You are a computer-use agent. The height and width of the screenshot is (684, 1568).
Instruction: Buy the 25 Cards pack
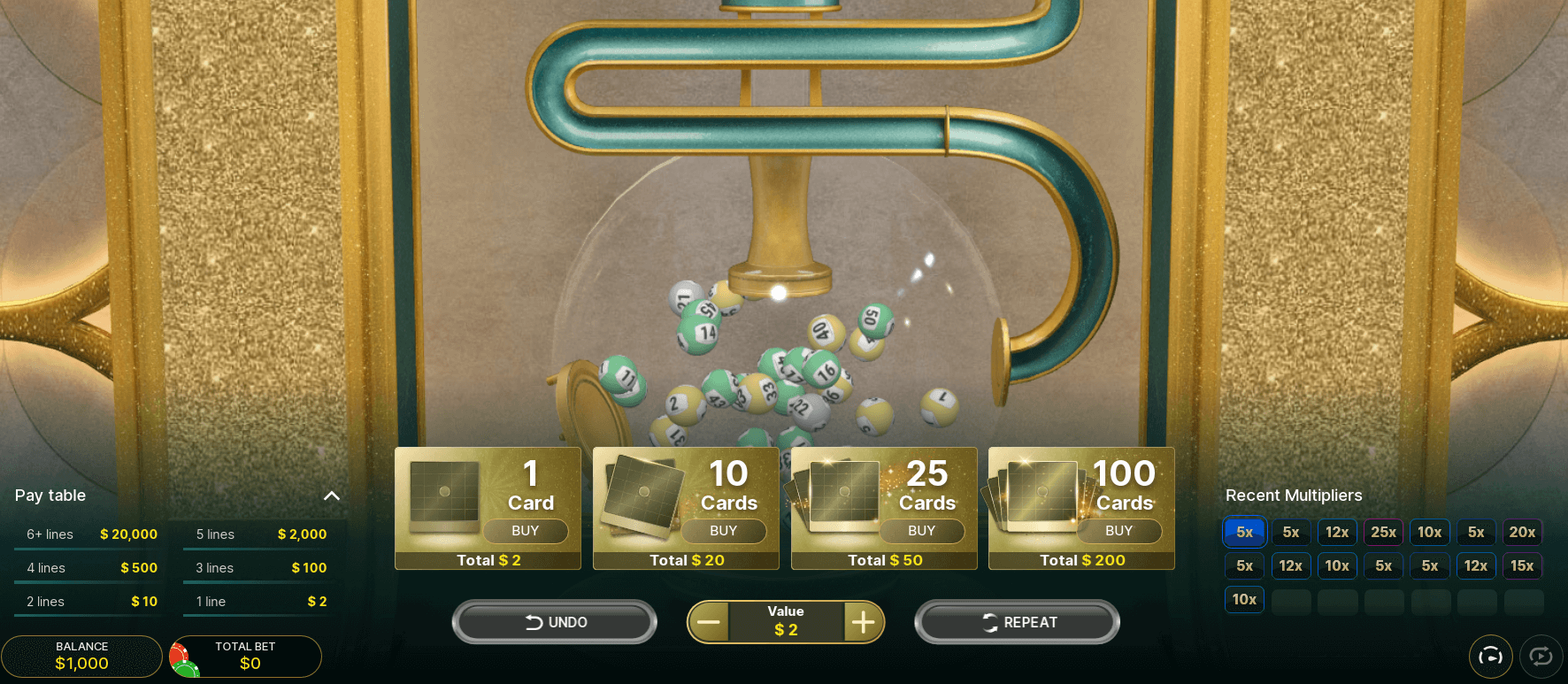point(921,531)
